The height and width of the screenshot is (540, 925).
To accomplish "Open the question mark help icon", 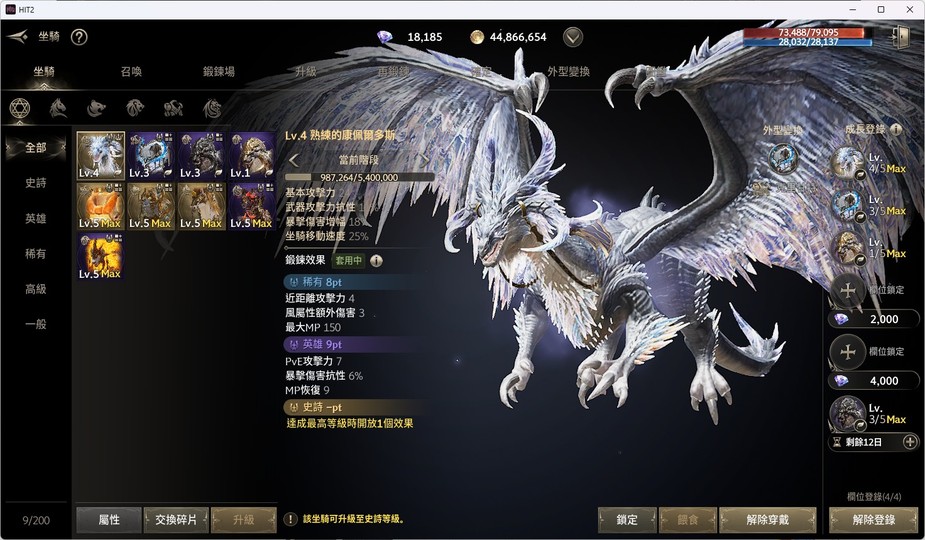I will [79, 37].
